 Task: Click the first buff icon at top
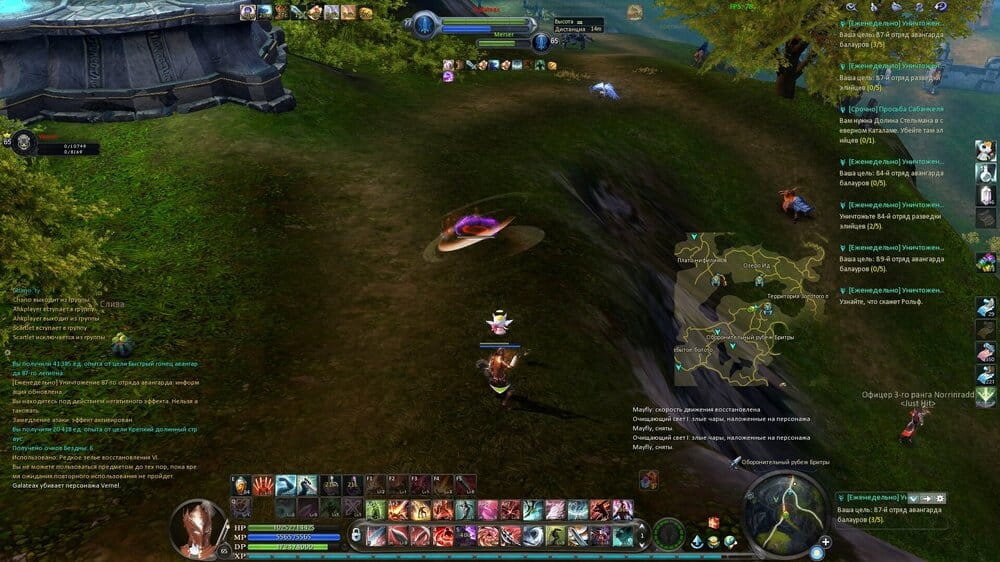coord(248,12)
